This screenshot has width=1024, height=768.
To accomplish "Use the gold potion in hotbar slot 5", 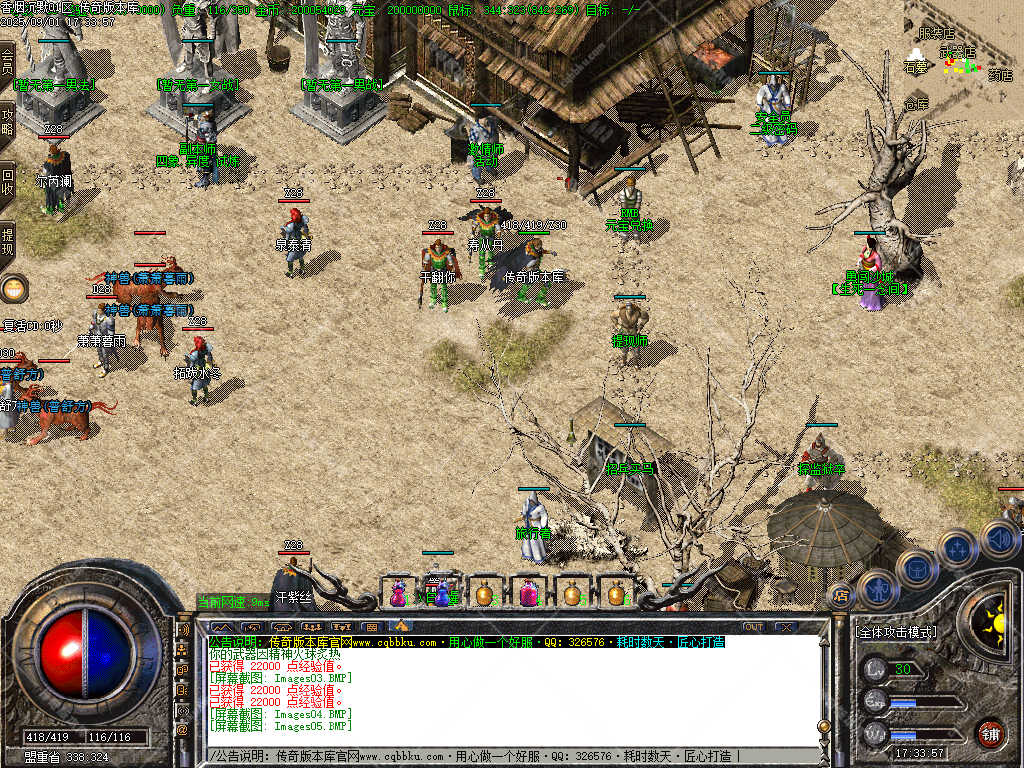I will 572,593.
